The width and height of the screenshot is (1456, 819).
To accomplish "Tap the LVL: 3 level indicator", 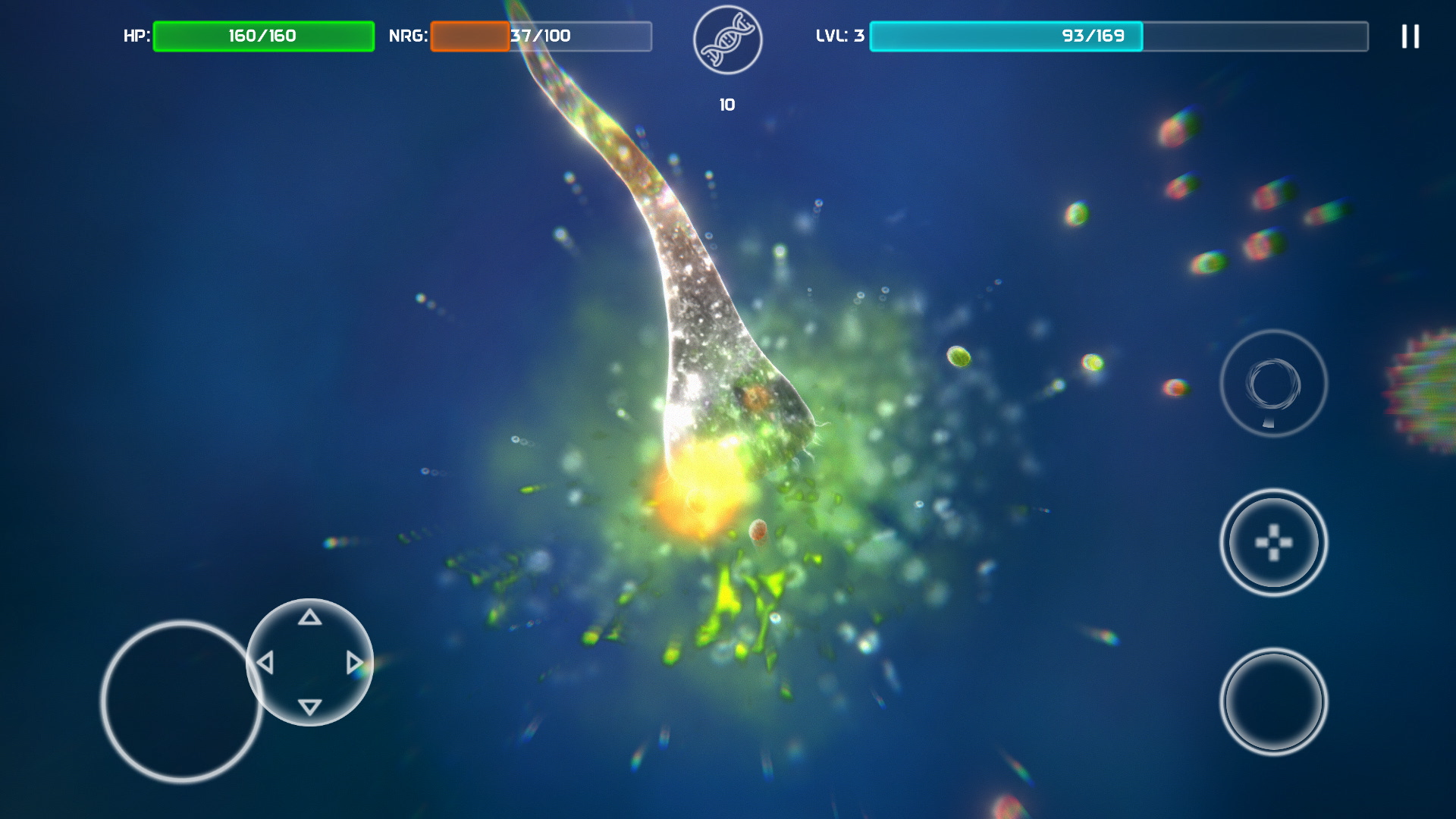I will [x=839, y=35].
